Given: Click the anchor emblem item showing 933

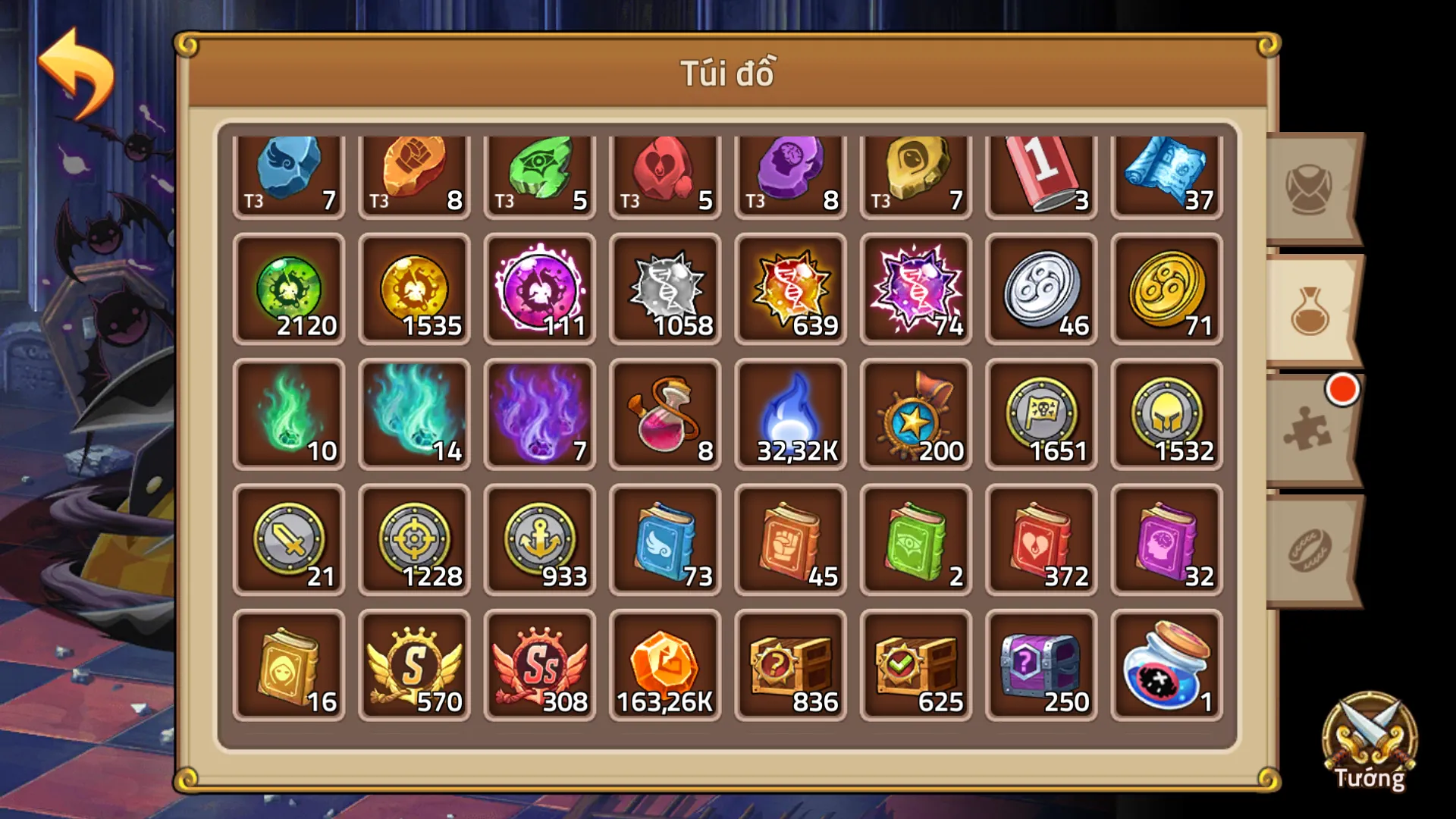Looking at the screenshot, I should tap(539, 538).
